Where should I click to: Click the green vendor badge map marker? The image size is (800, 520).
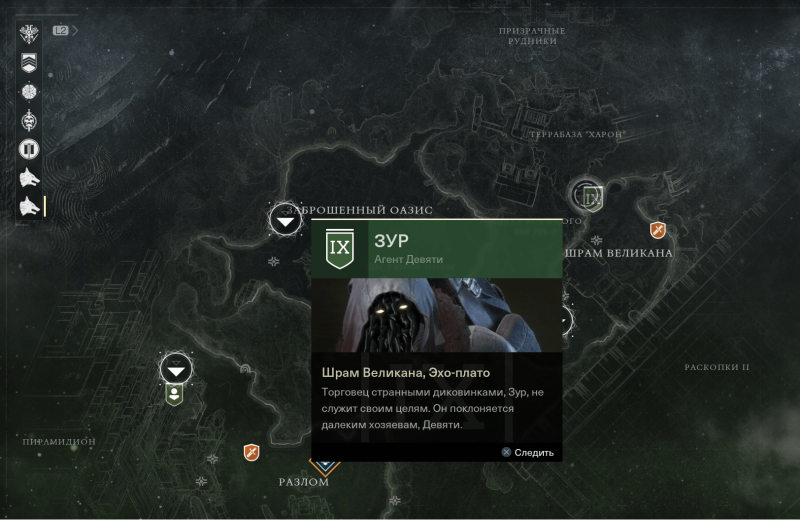pyautogui.click(x=176, y=394)
